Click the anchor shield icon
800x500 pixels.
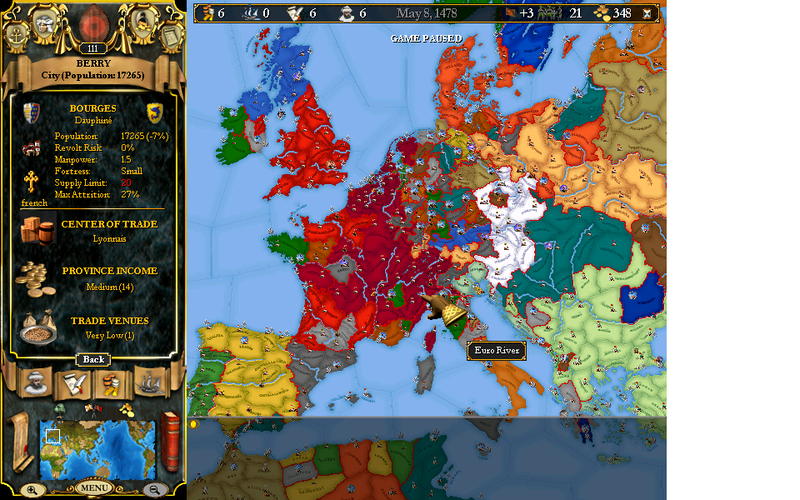coord(17,31)
